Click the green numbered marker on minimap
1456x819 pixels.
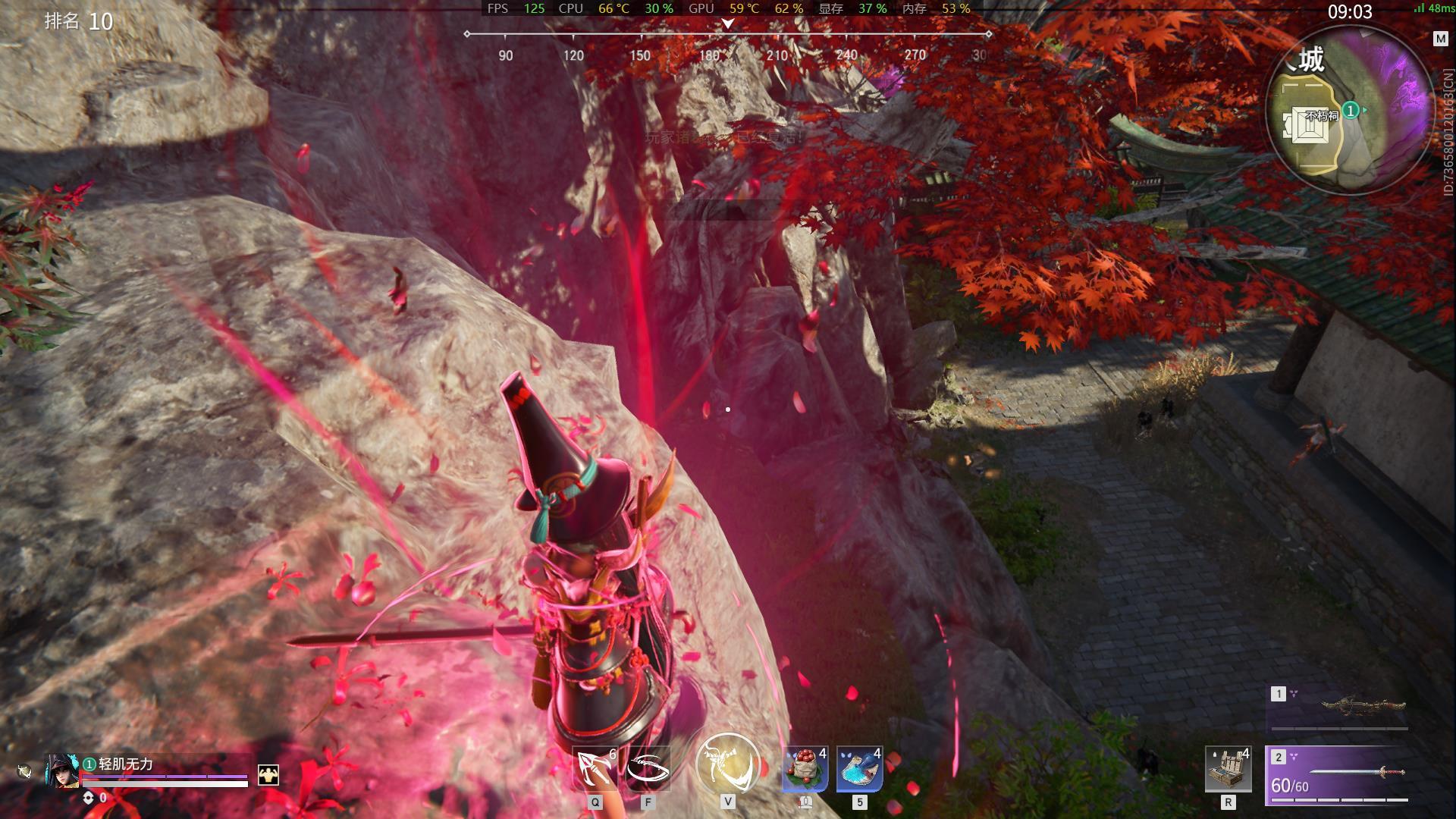pyautogui.click(x=1350, y=111)
